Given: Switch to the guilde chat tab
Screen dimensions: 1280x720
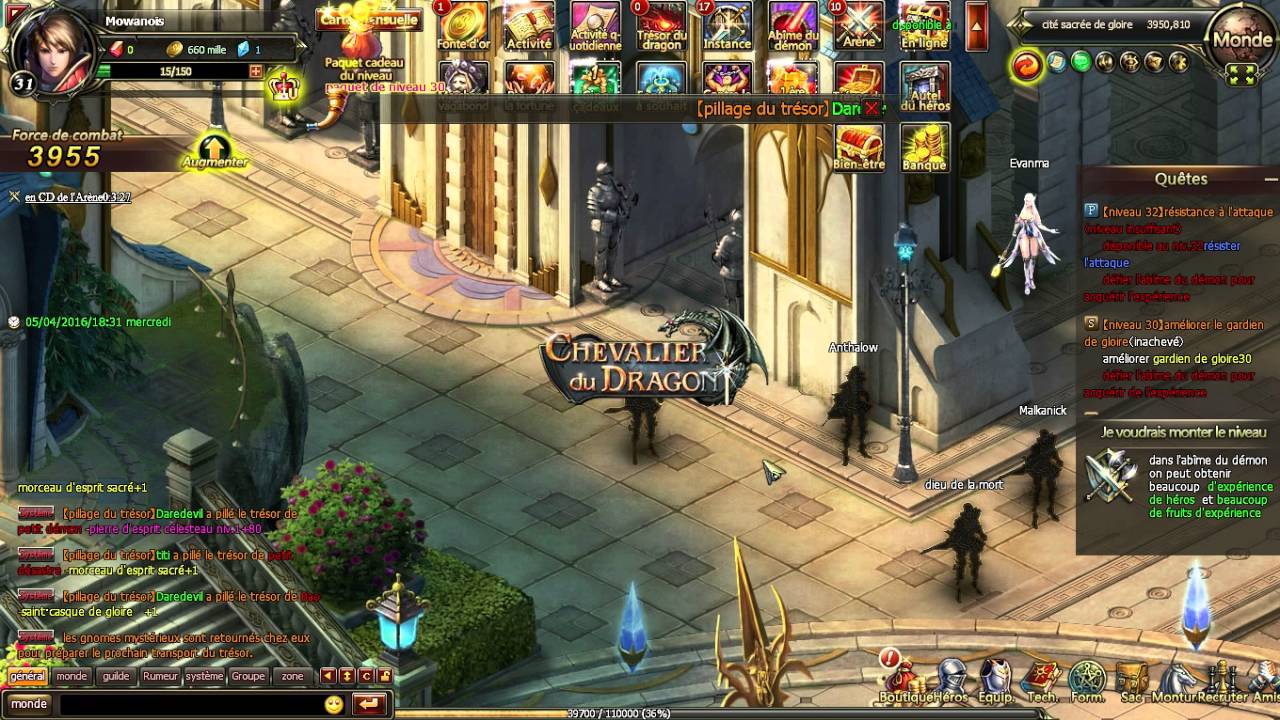Looking at the screenshot, I should [x=116, y=676].
